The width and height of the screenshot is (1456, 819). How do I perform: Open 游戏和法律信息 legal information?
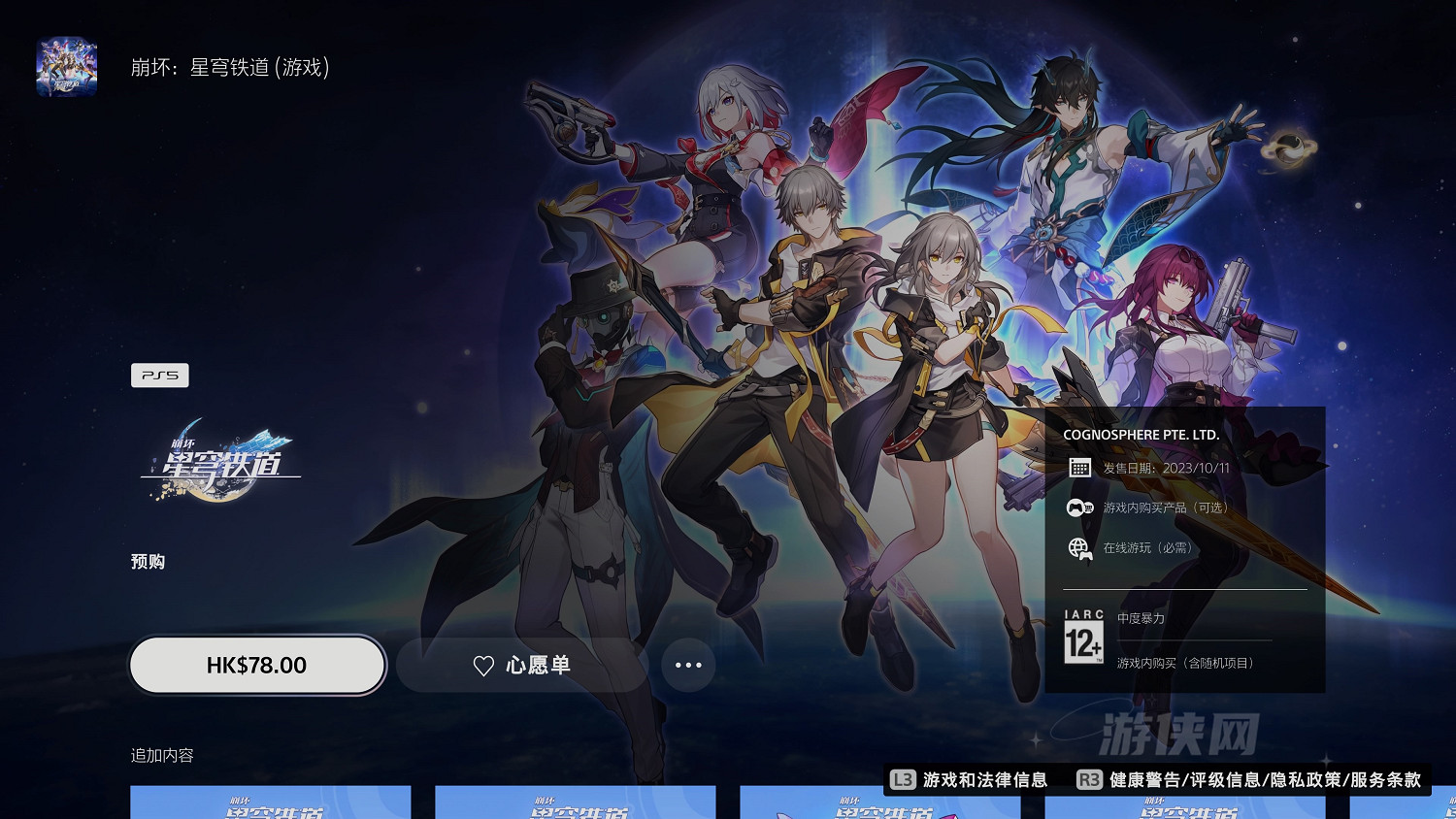pos(986,779)
